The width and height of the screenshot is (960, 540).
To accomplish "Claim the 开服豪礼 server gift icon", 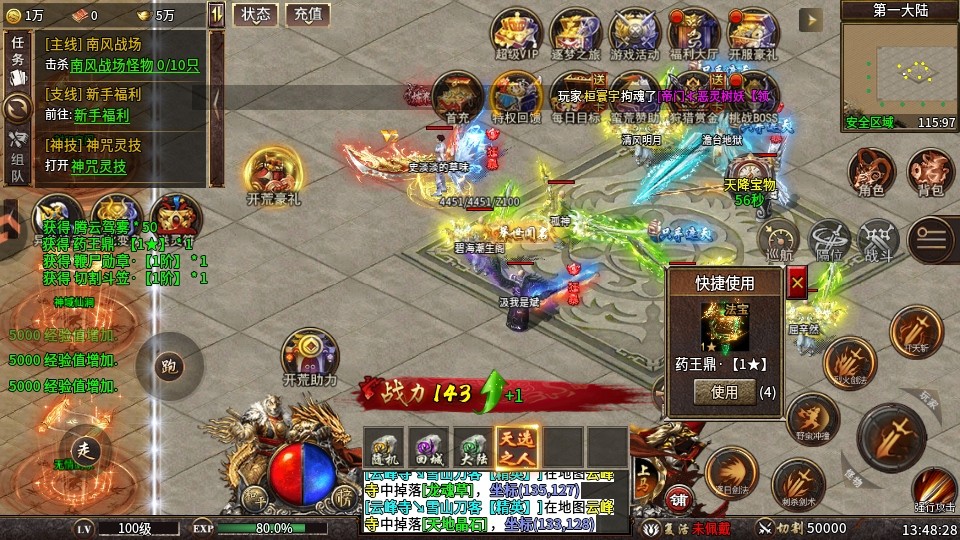I will click(x=752, y=32).
